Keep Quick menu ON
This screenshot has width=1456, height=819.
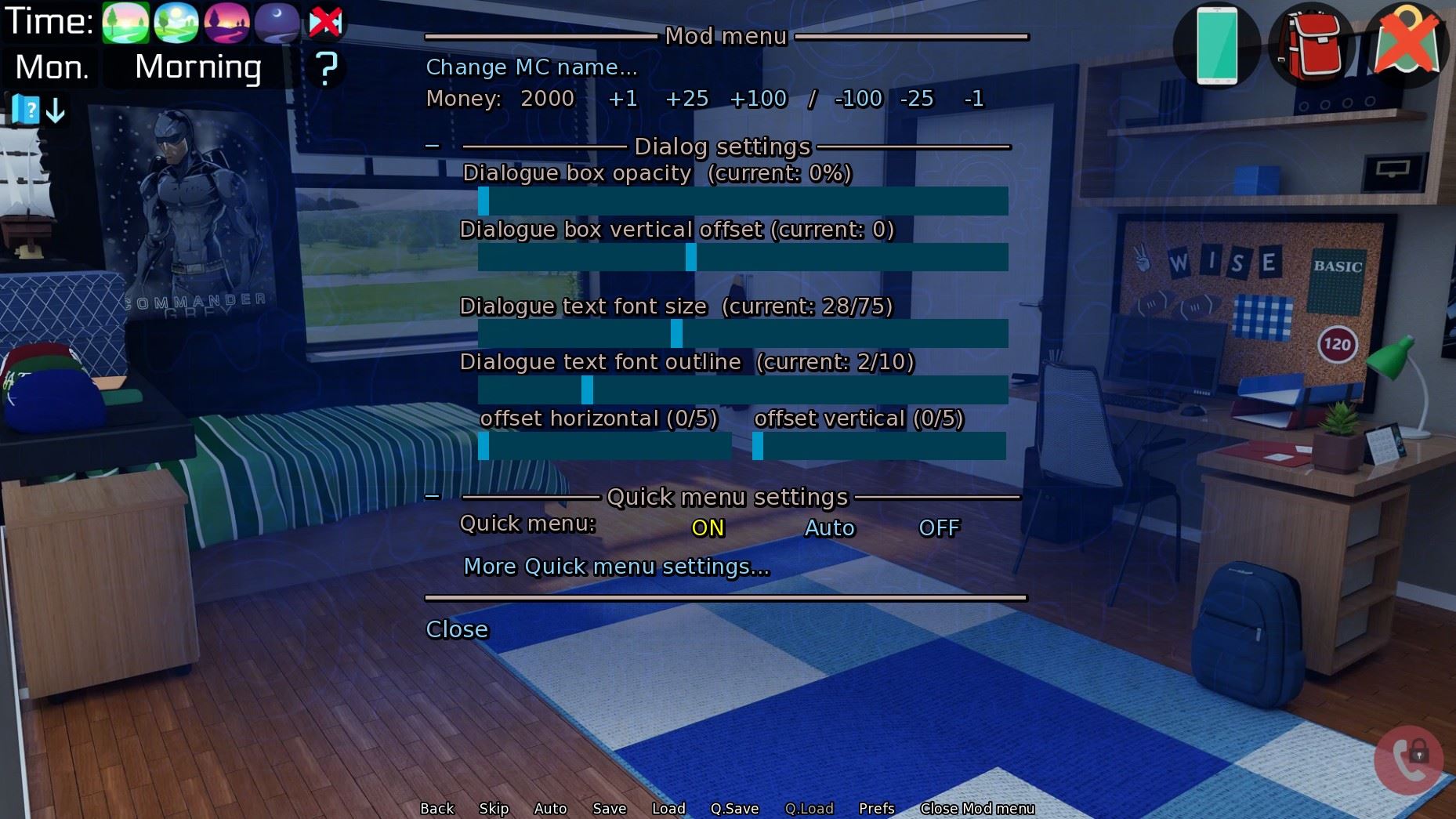pyautogui.click(x=706, y=528)
